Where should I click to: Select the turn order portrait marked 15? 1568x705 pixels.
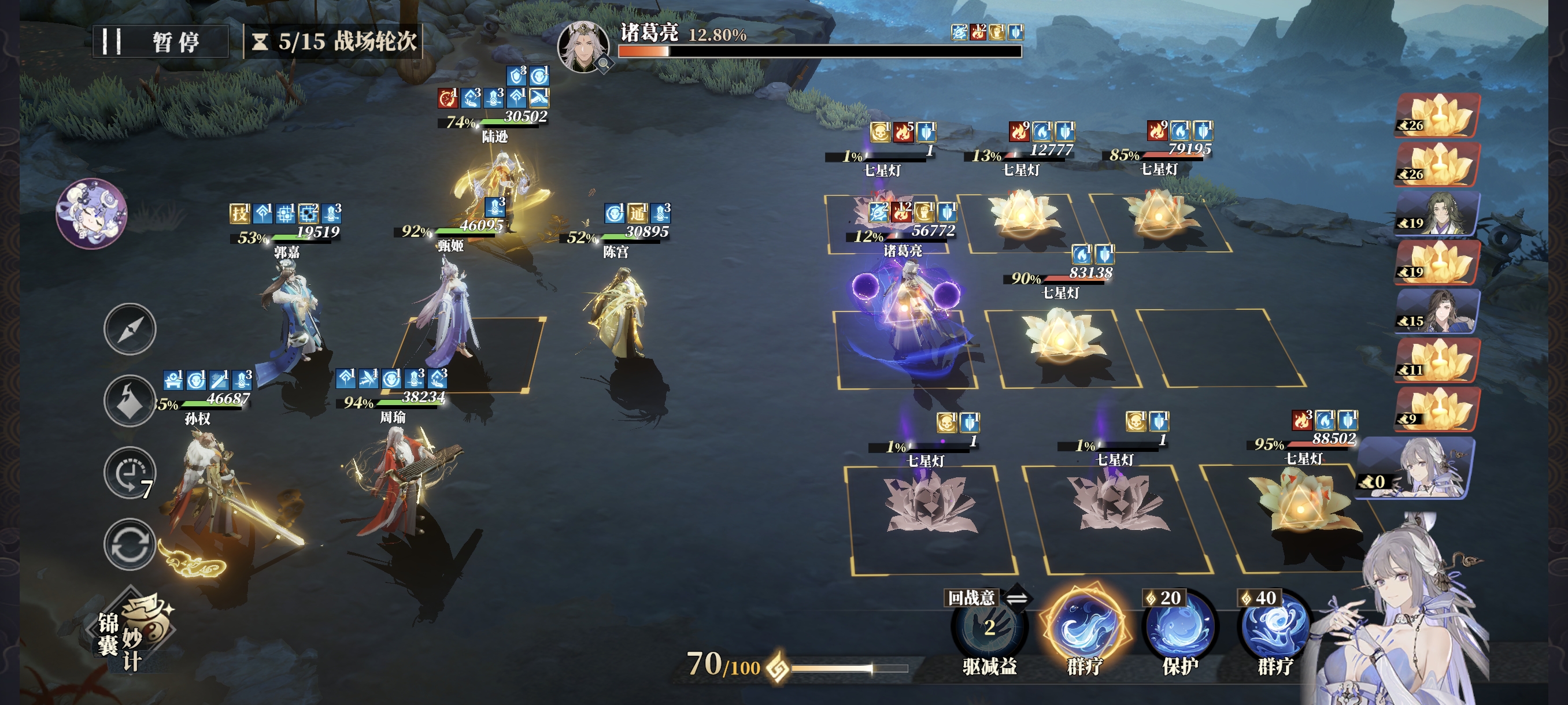(1437, 311)
